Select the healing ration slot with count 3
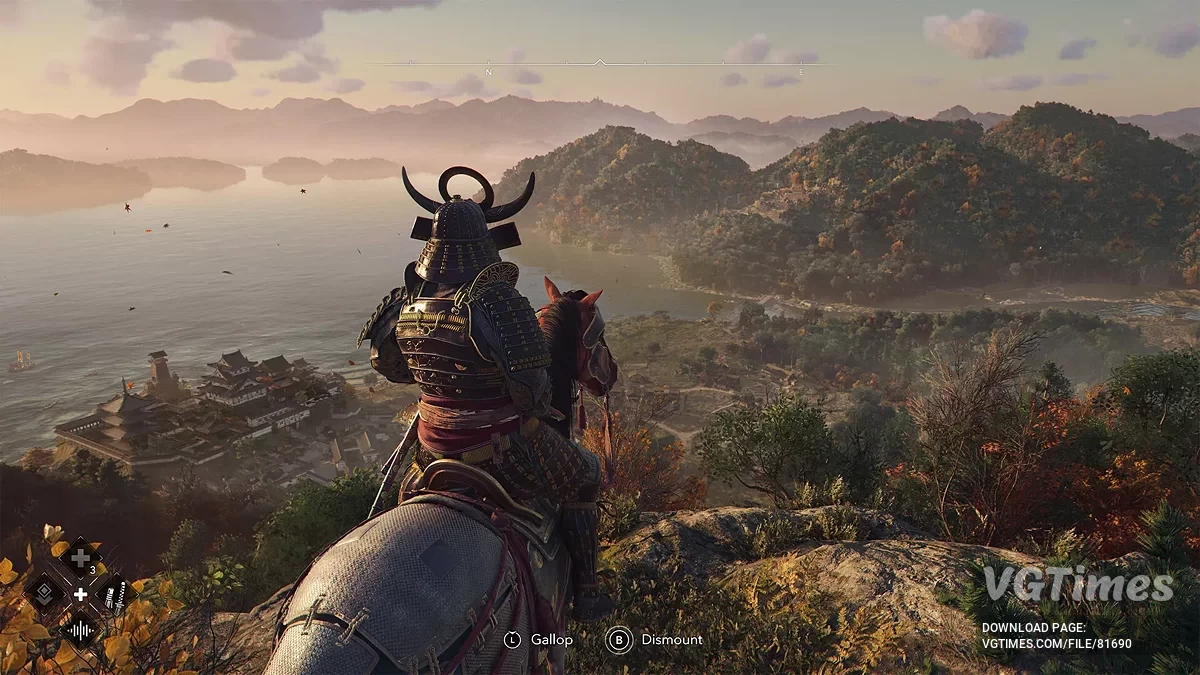This screenshot has height=675, width=1200. coord(80,558)
